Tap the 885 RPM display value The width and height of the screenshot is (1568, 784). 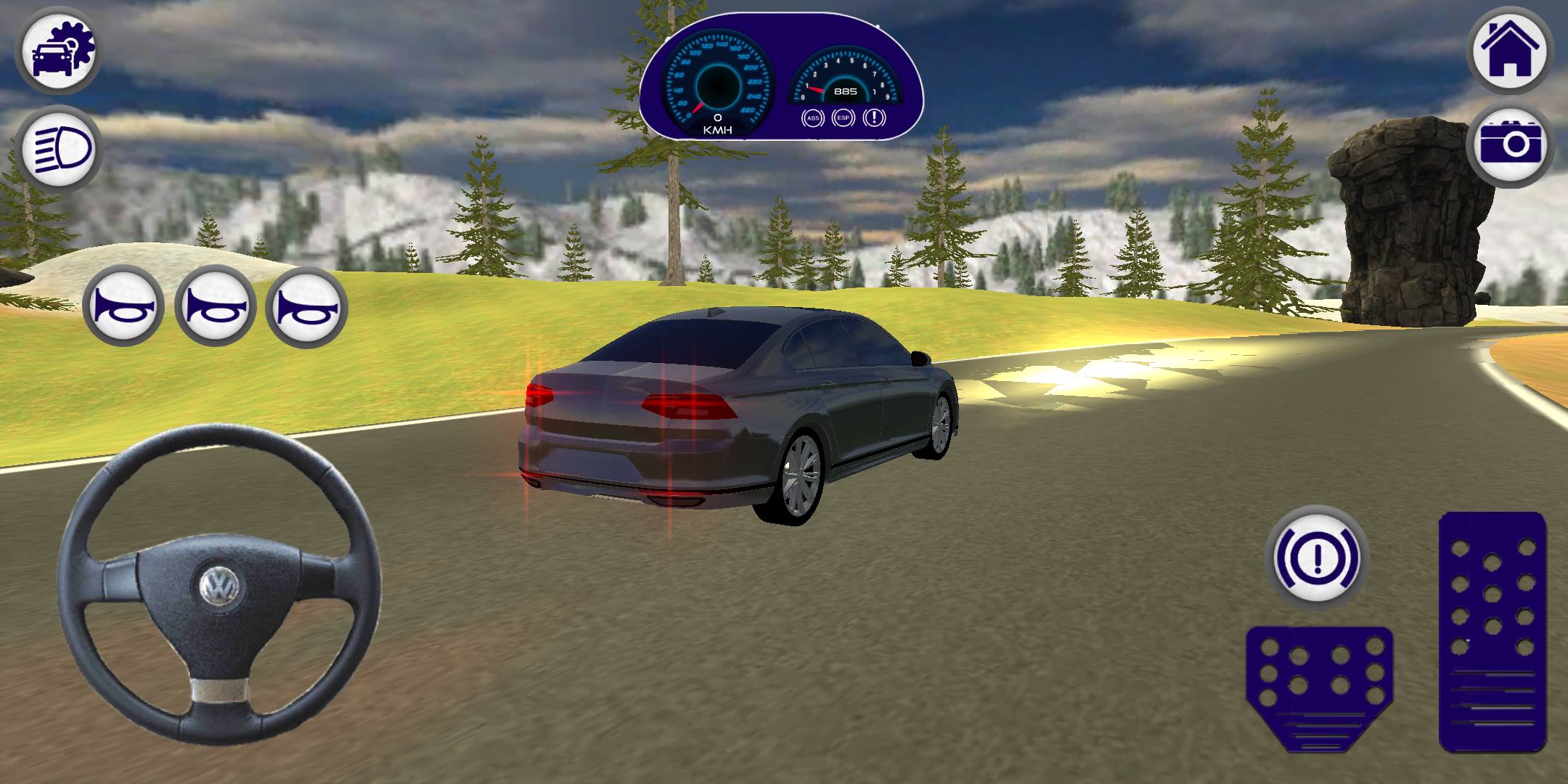tap(844, 91)
